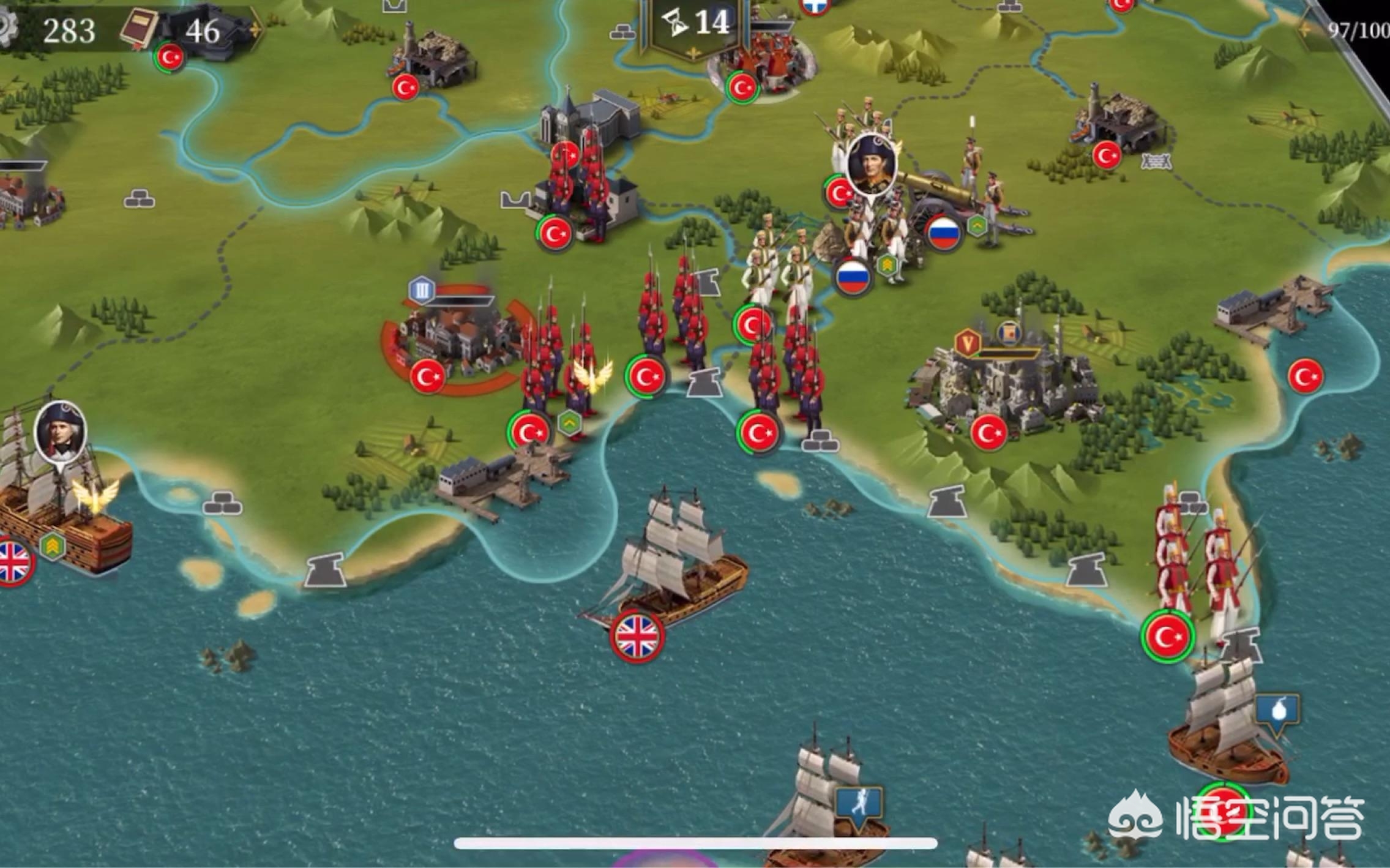Tap the hourglass turn counter banner
Viewport: 1390px width, 868px height.
[x=697, y=24]
